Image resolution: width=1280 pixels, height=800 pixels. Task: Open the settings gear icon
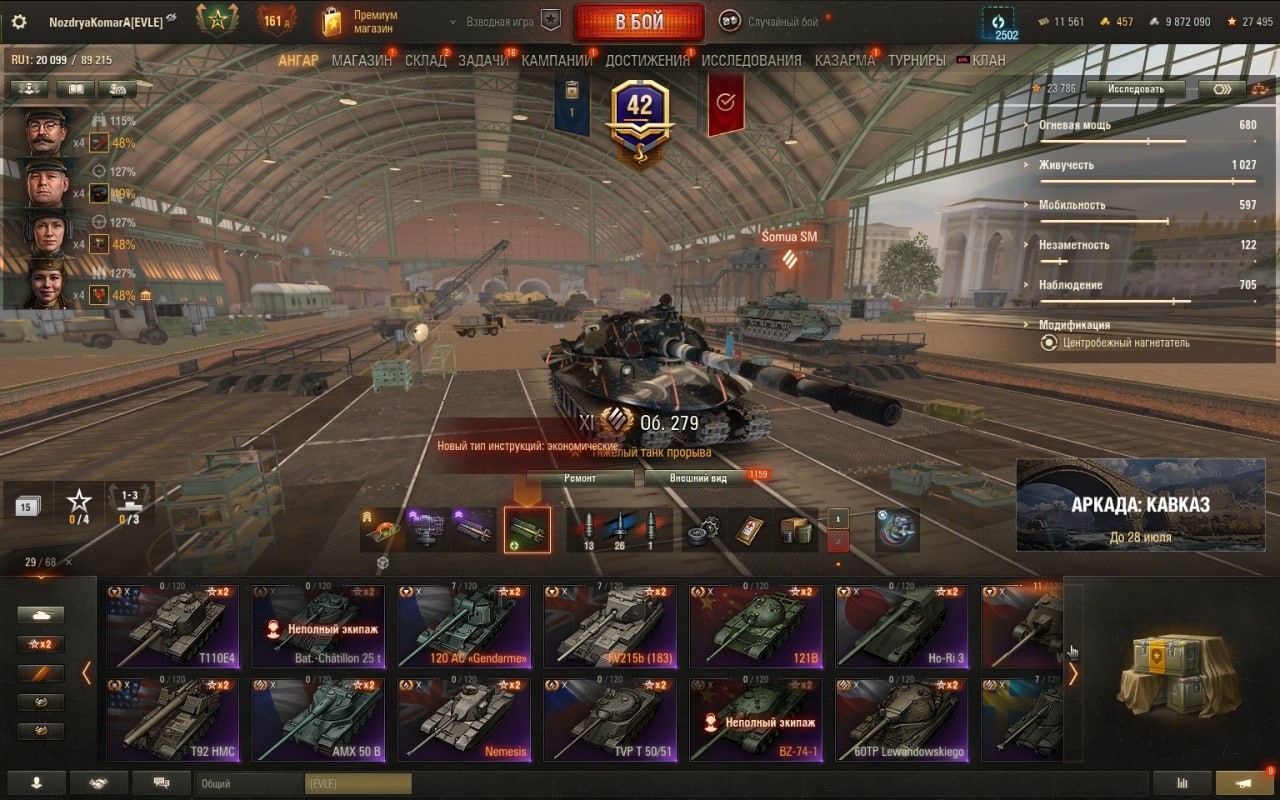point(19,21)
